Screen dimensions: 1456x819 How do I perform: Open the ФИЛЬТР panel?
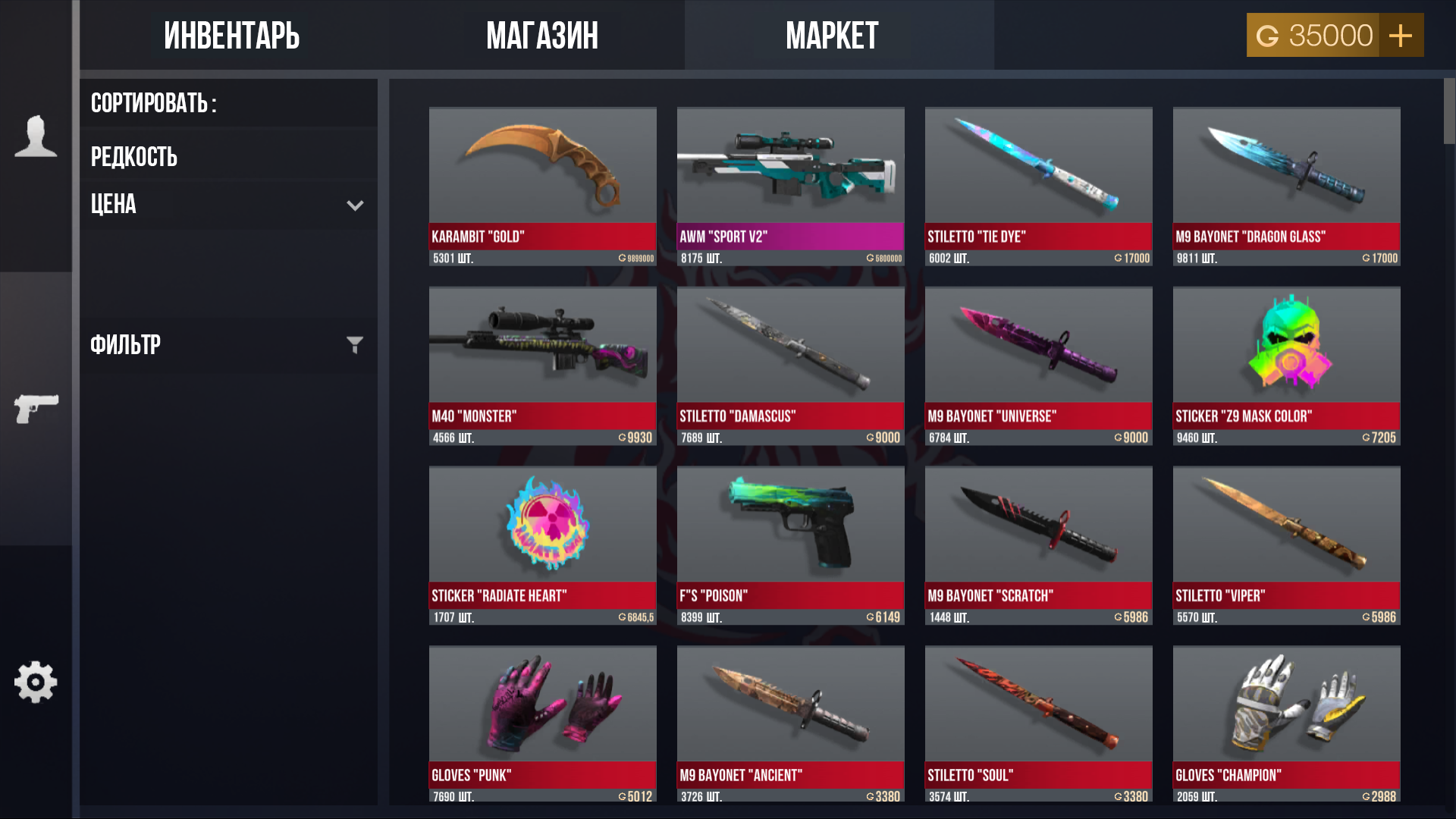point(125,345)
